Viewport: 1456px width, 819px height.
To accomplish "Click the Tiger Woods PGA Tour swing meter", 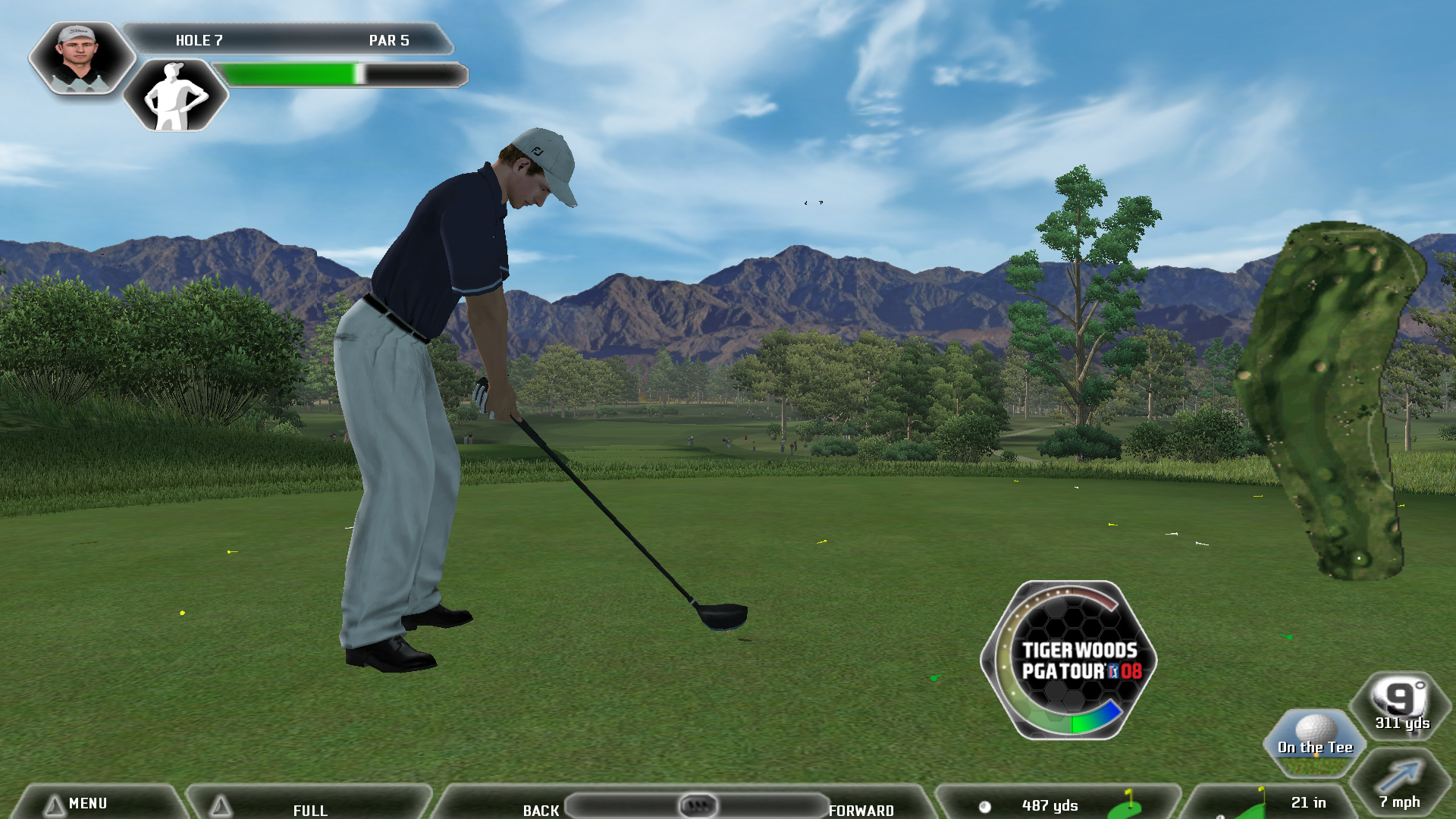I will pos(1069,661).
